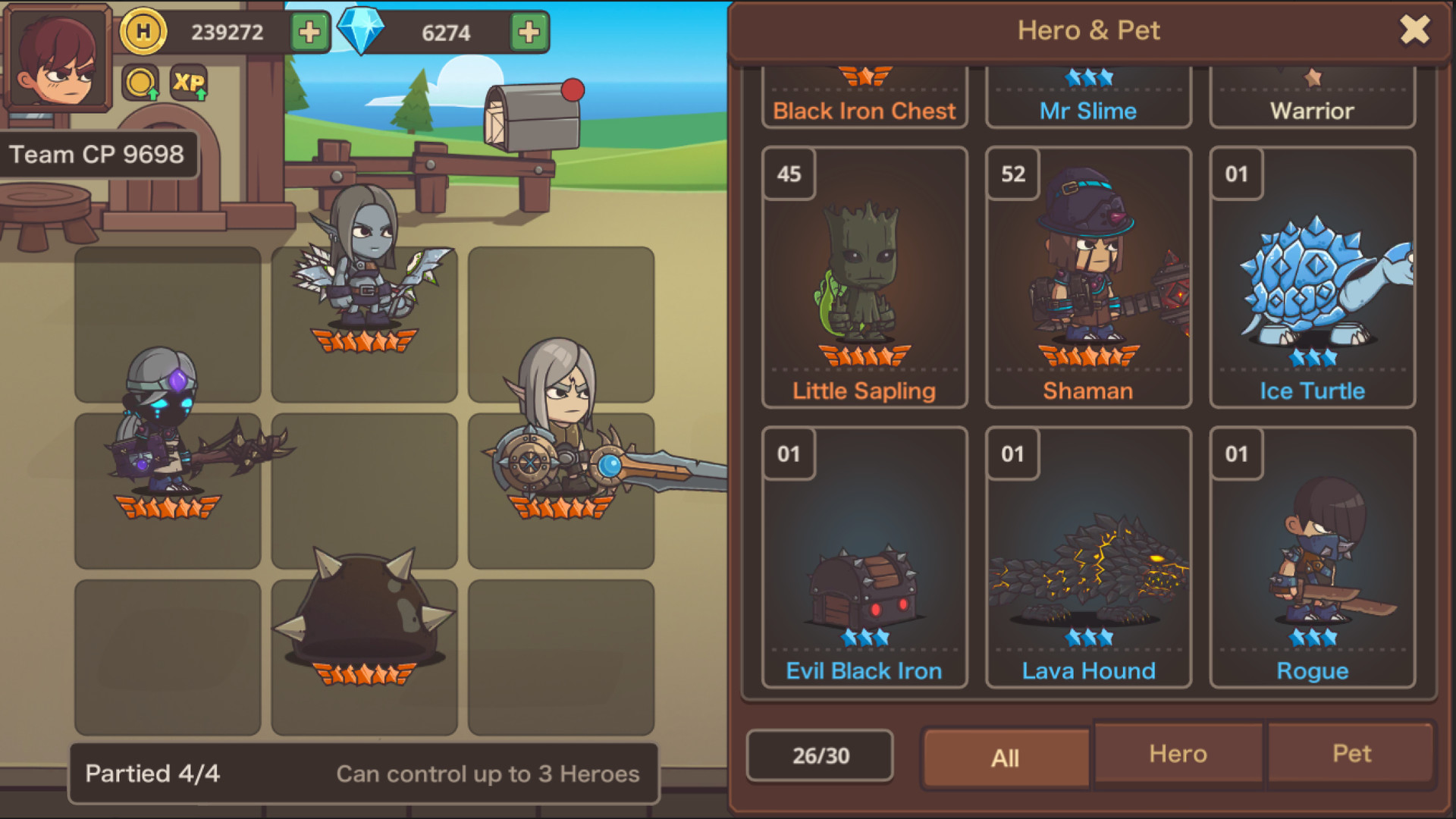The image size is (1456, 819).
Task: Switch to the Hero tab
Action: click(1178, 754)
